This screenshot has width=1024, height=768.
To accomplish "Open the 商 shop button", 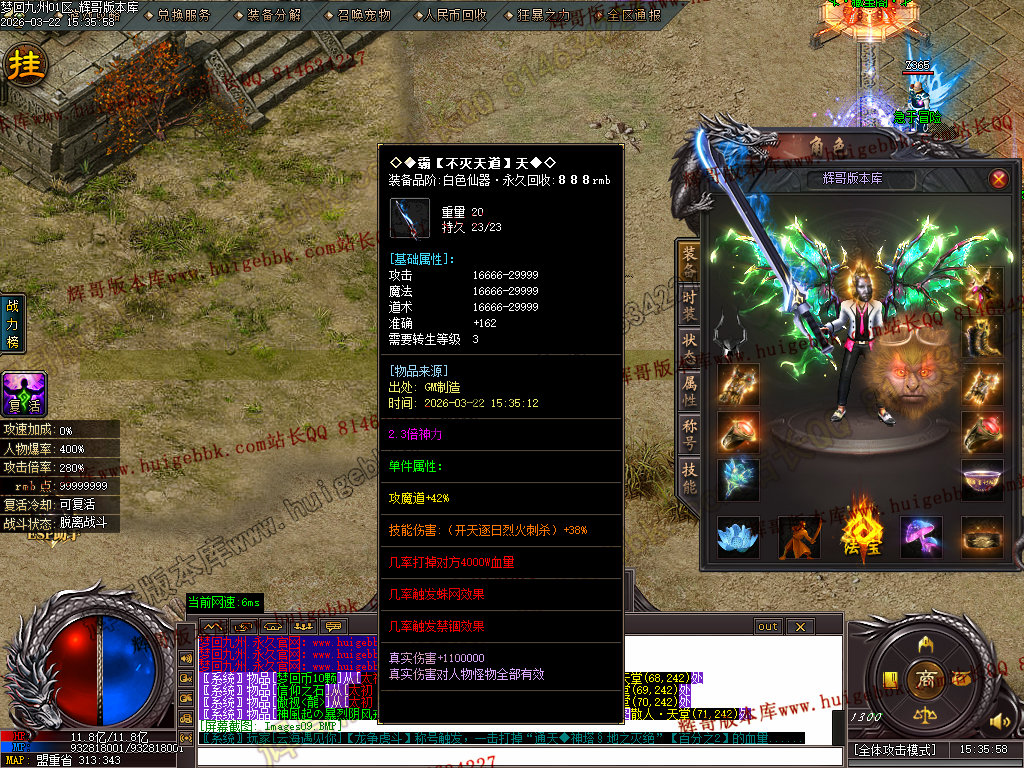I will [x=926, y=679].
